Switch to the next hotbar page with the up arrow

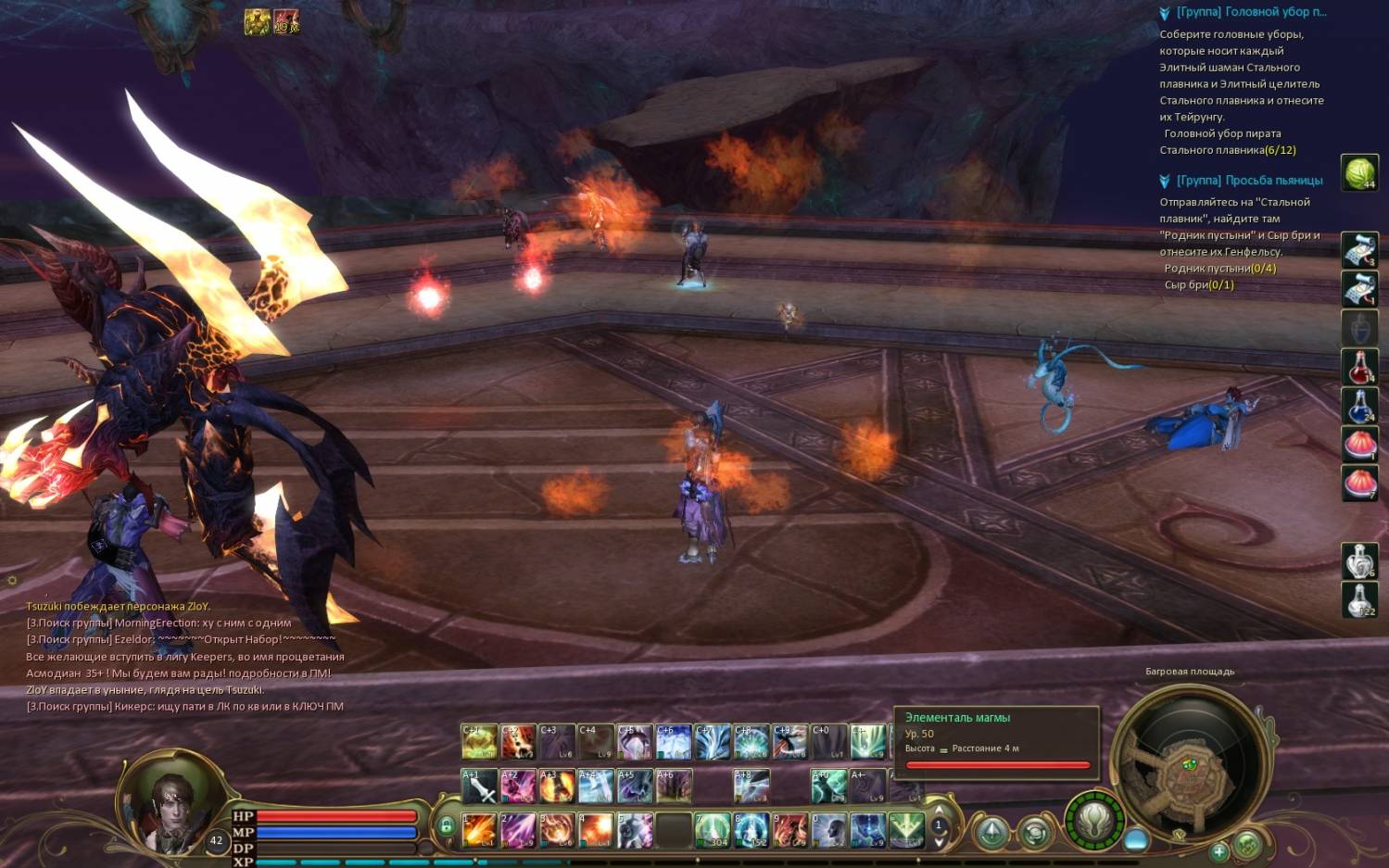pyautogui.click(x=939, y=810)
